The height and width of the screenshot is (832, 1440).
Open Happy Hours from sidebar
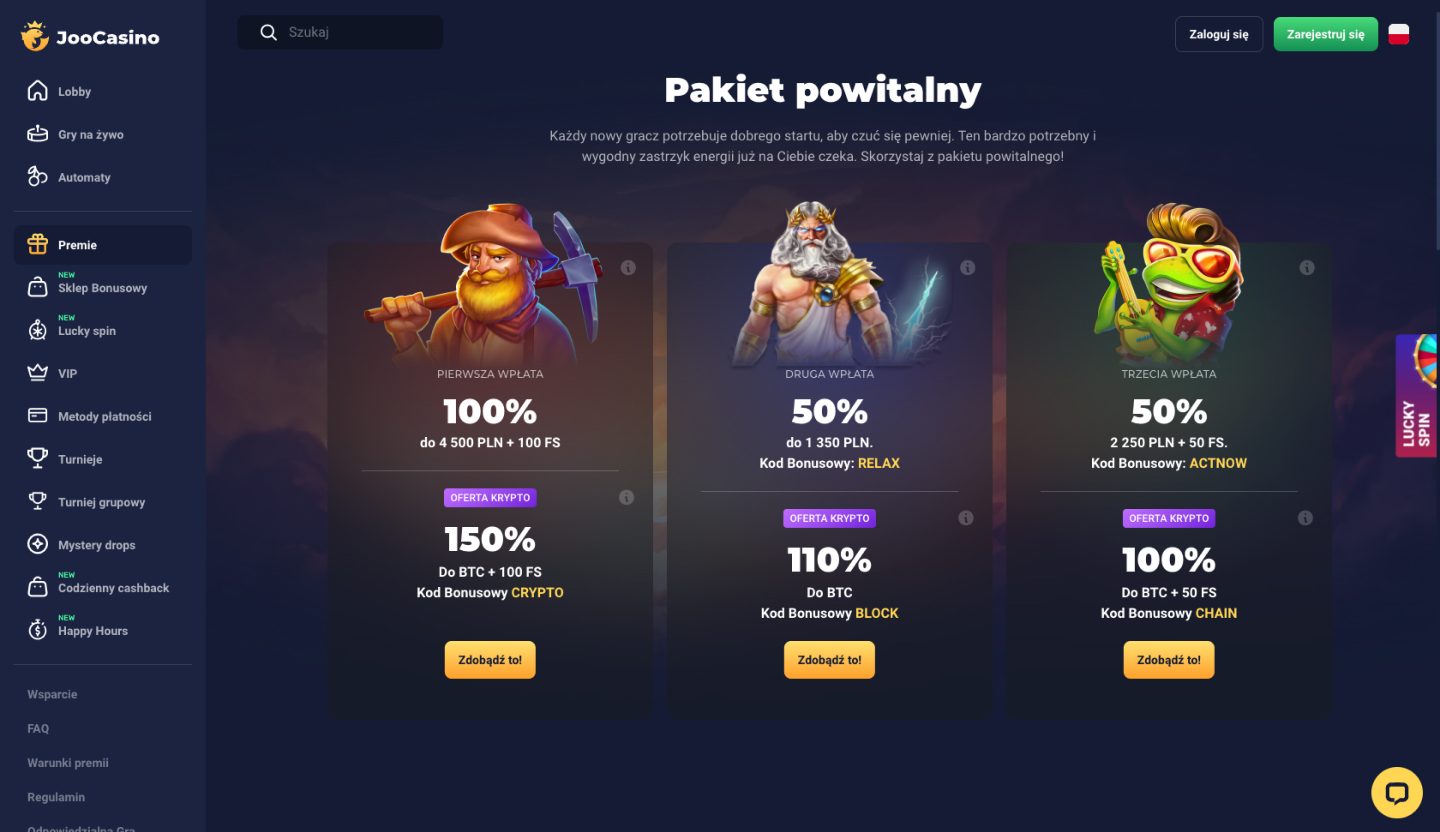point(40,630)
